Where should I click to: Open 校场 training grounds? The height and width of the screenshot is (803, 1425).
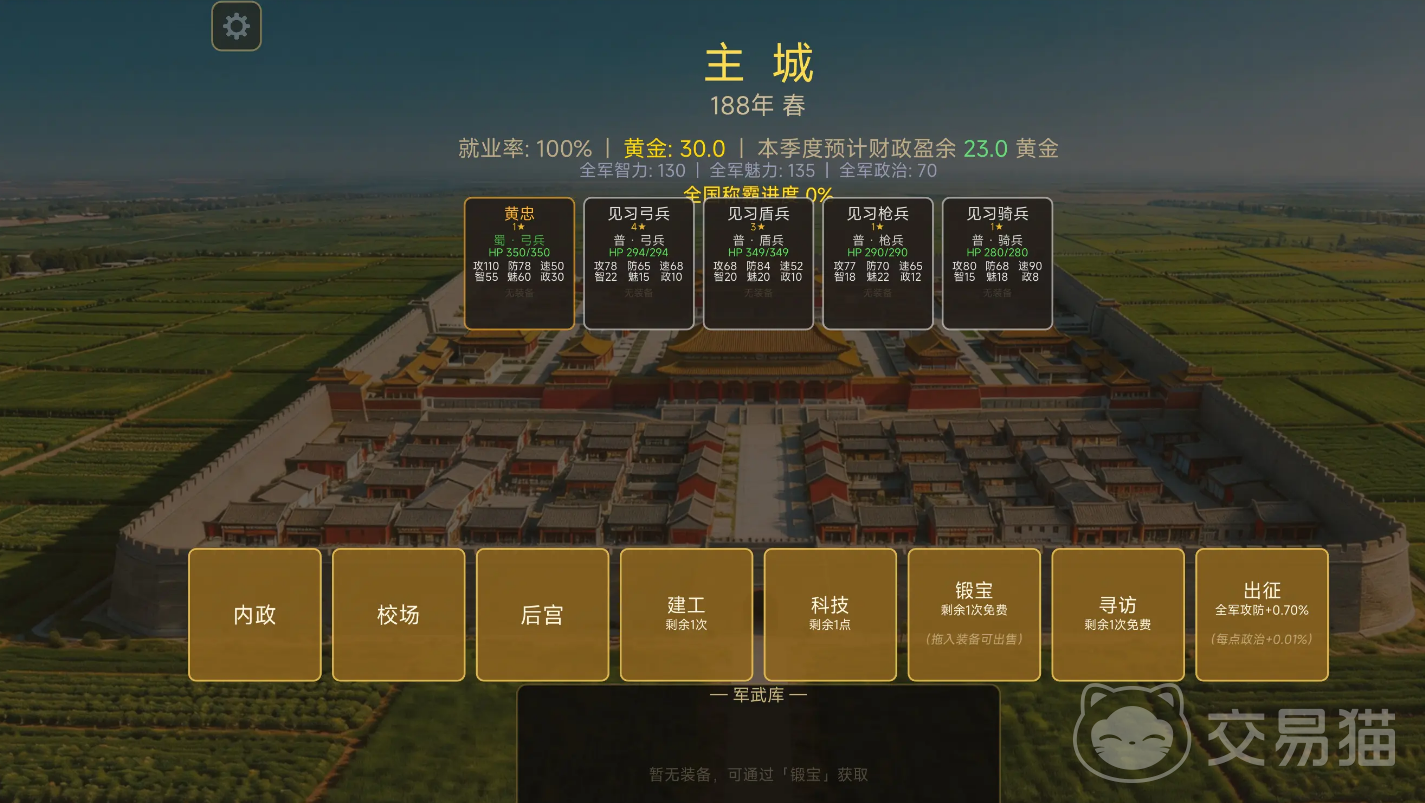(398, 614)
